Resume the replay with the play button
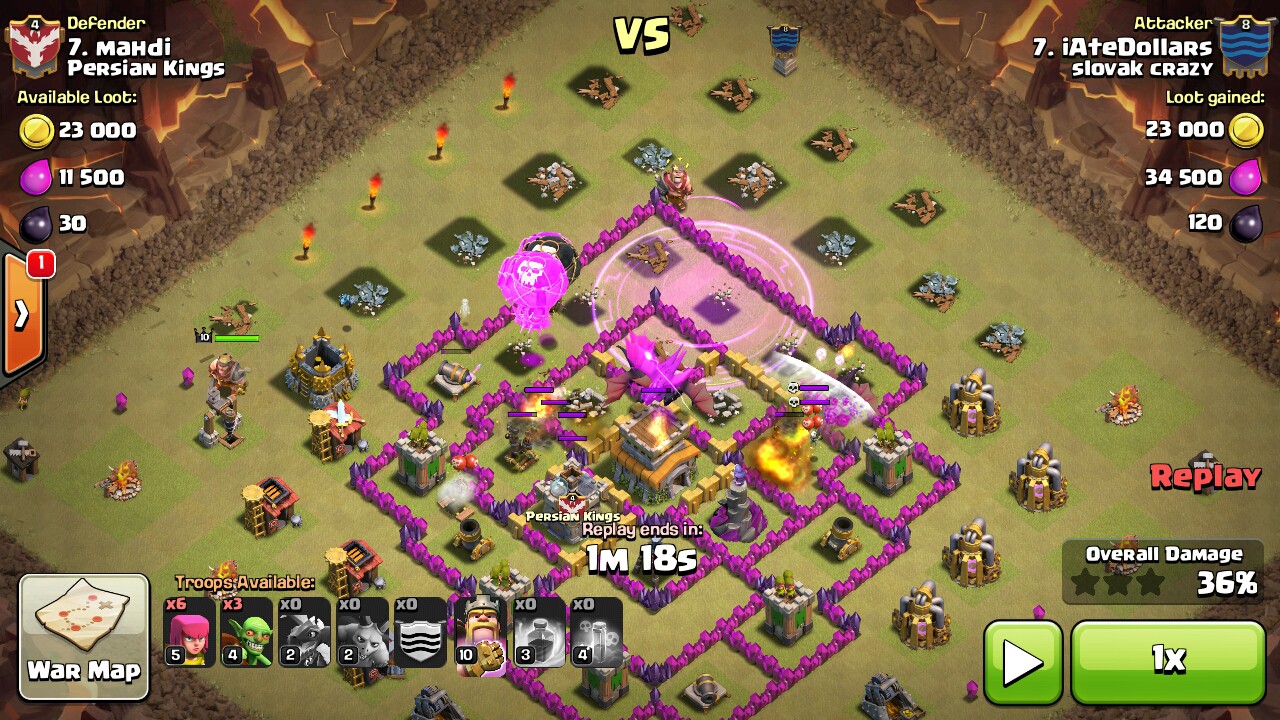 [x=1023, y=662]
